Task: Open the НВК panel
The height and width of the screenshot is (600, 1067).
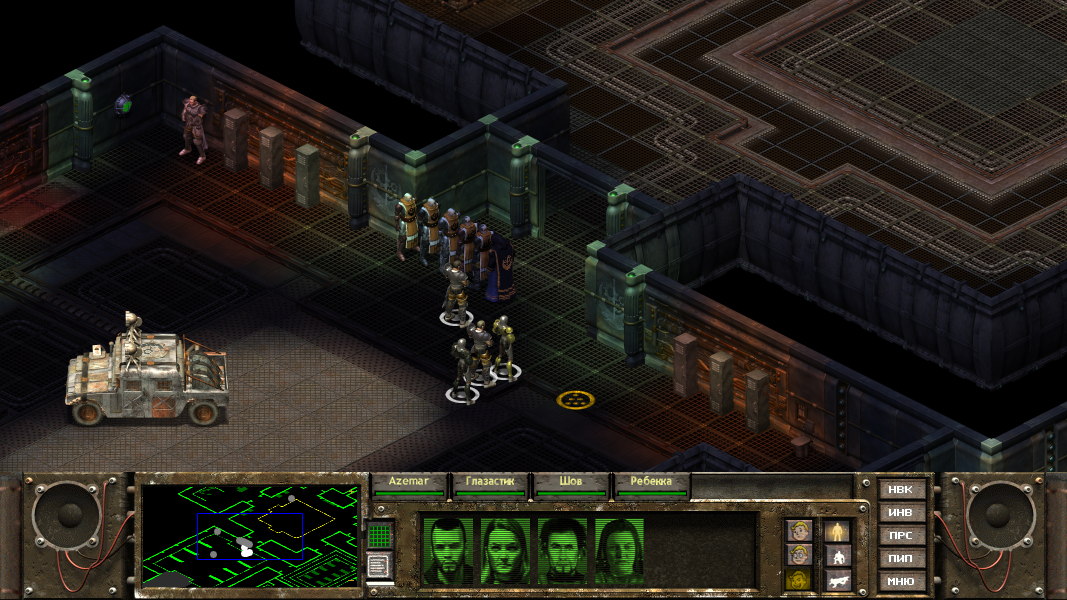Action: [901, 490]
